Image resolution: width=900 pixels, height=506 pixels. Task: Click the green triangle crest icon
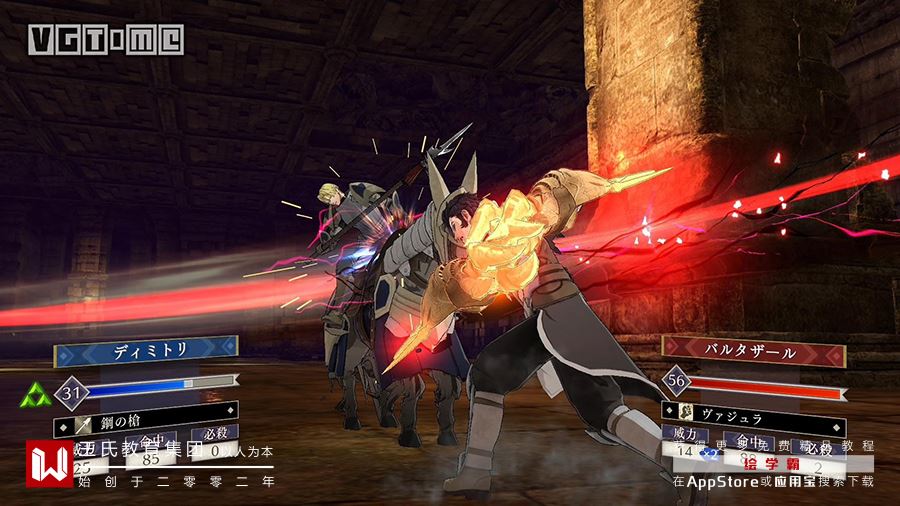coord(34,393)
